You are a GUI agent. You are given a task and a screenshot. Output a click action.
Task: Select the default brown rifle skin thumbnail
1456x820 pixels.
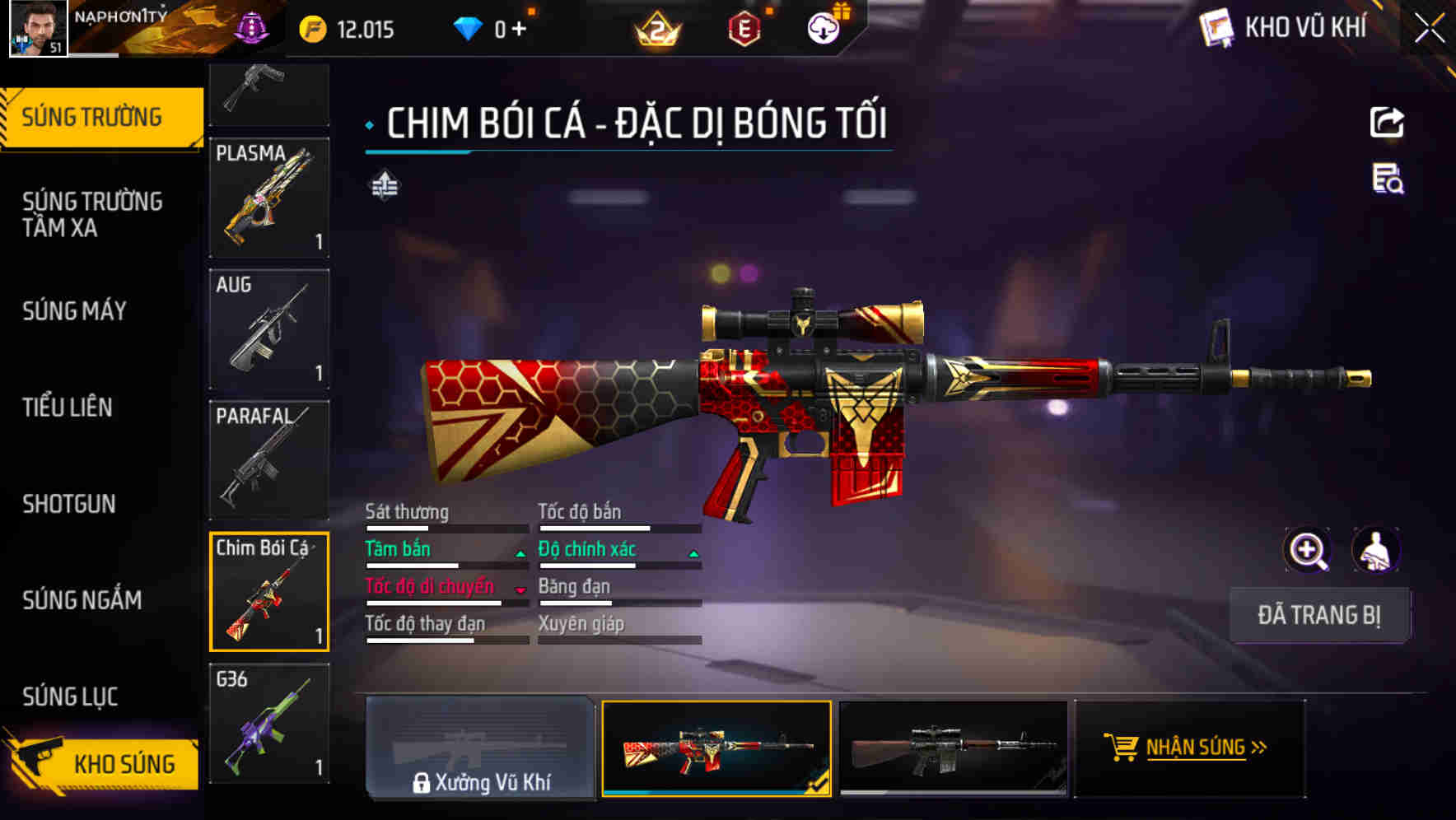953,748
